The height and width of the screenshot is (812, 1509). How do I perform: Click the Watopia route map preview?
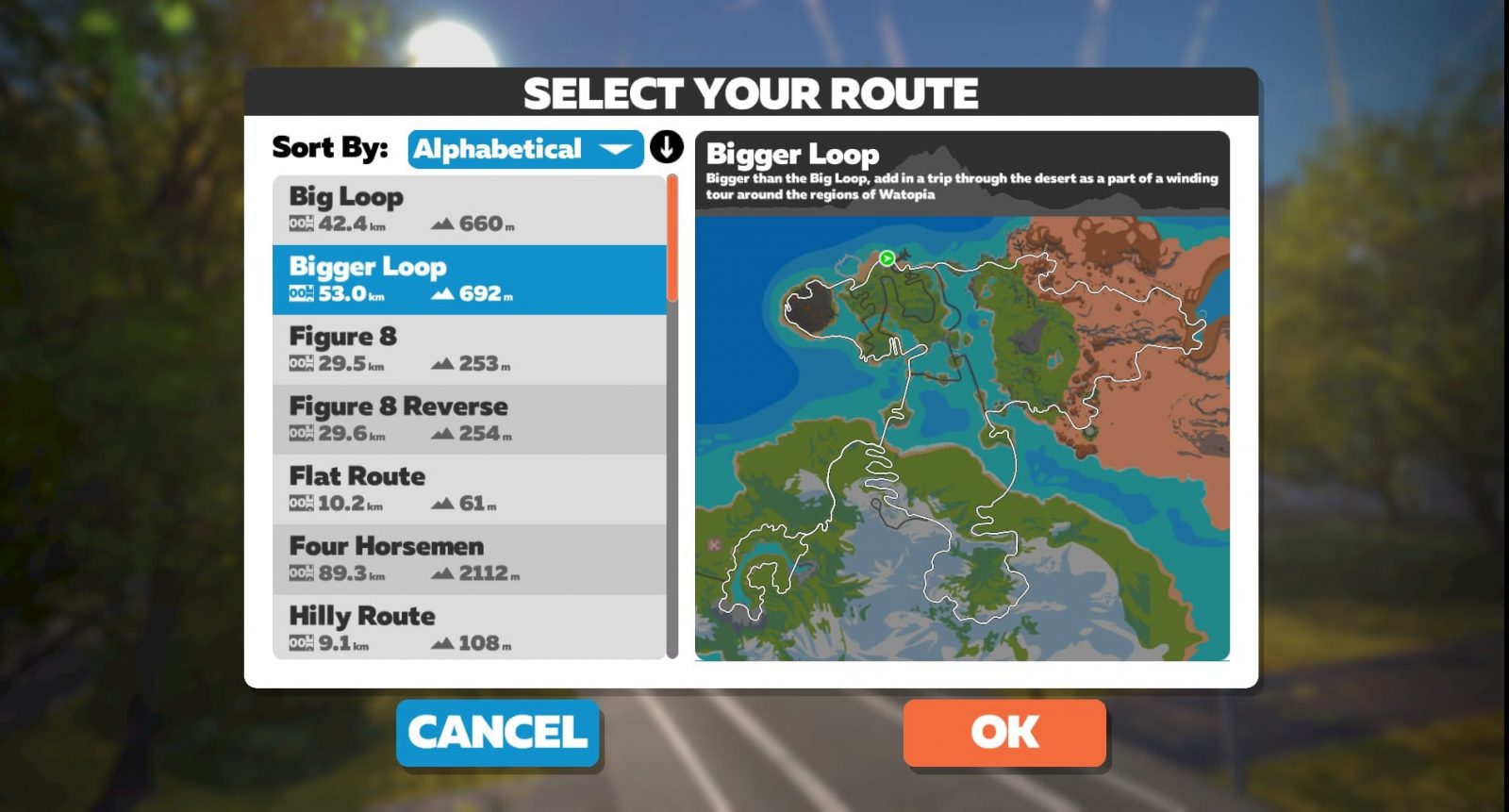(x=962, y=439)
